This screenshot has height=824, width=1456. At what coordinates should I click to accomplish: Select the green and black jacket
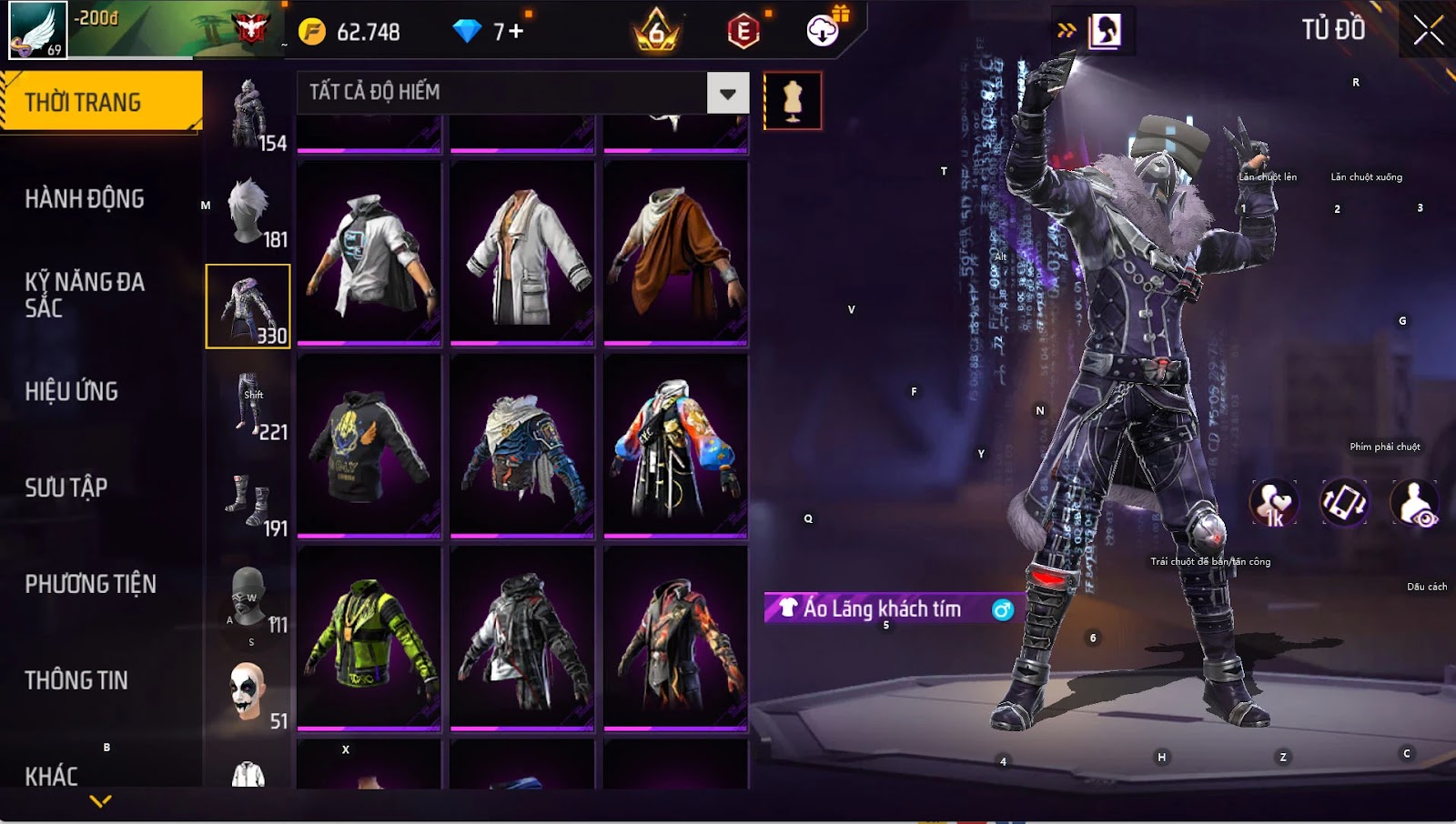tap(369, 638)
